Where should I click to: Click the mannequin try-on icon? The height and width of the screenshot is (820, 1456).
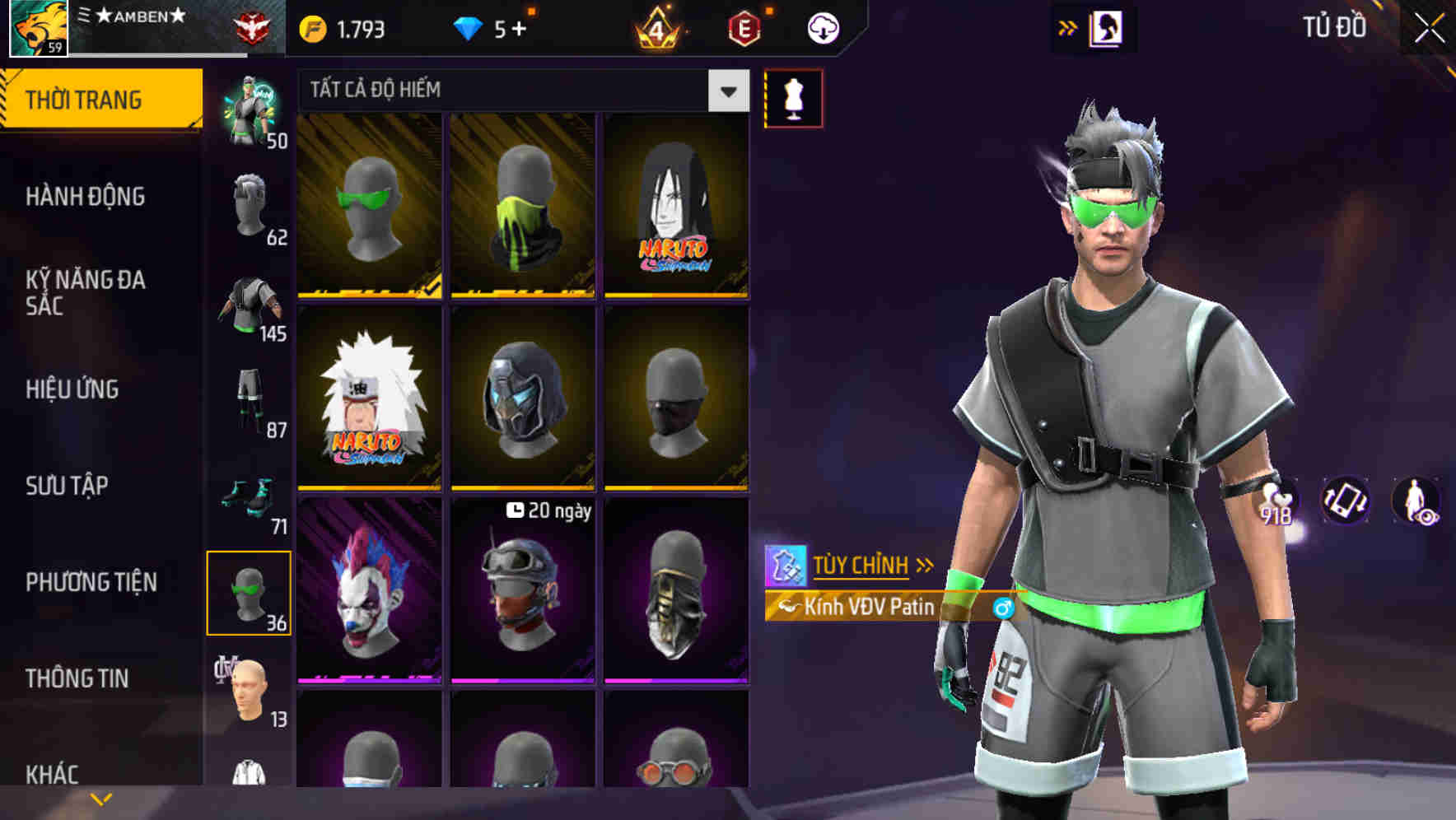point(793,97)
